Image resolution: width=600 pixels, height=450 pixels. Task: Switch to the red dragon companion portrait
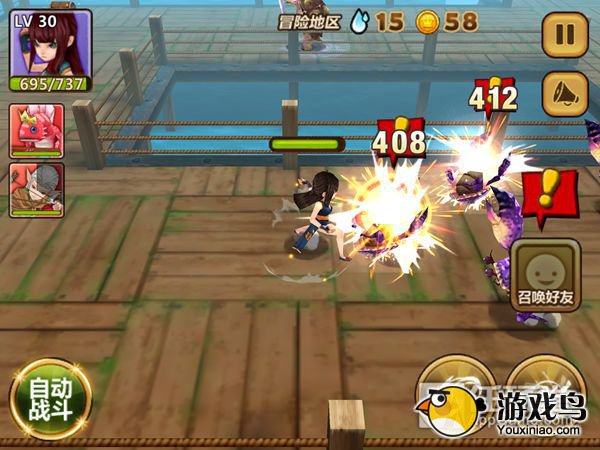coord(37,130)
